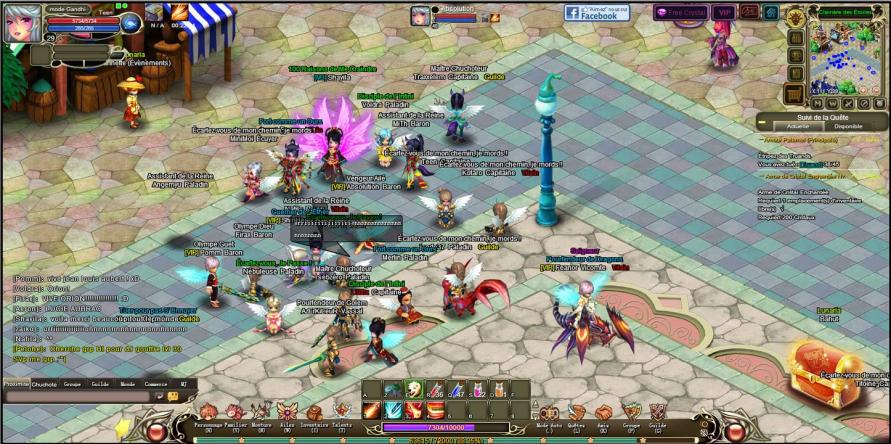The height and width of the screenshot is (444, 891).
Task: Open the Amis friends list
Action: click(604, 413)
